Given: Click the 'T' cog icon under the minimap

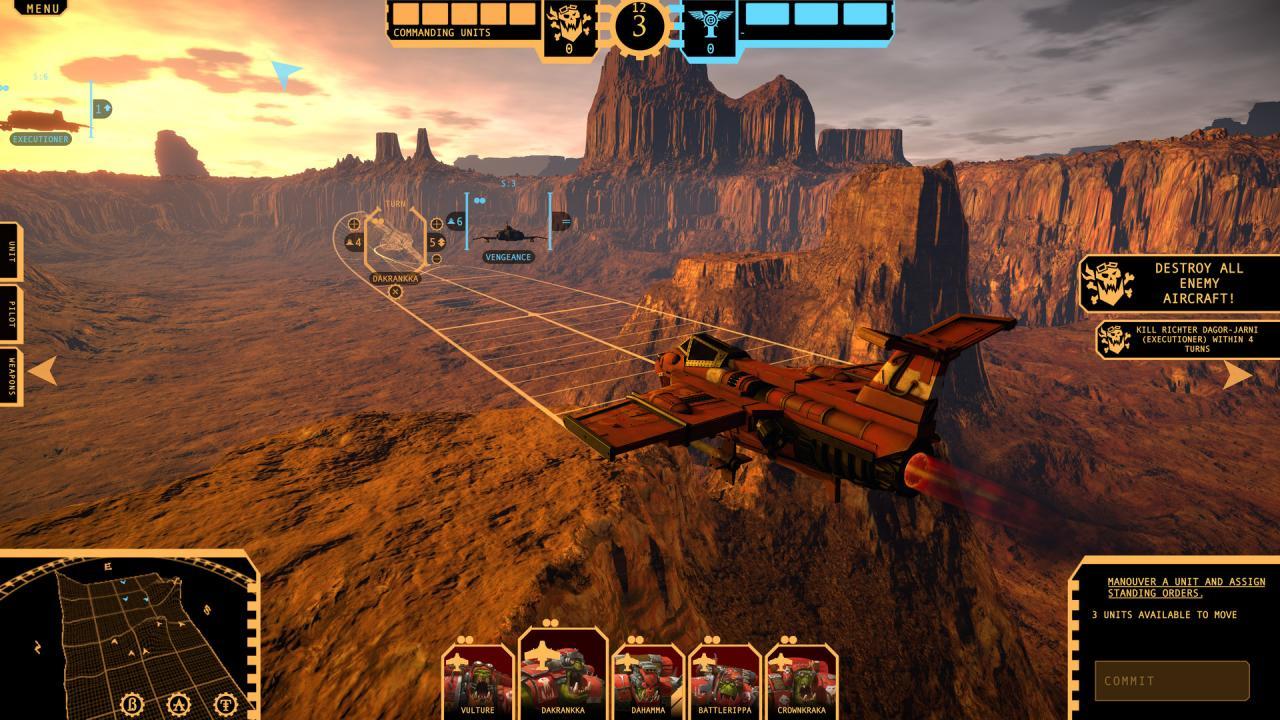Looking at the screenshot, I should (x=227, y=703).
